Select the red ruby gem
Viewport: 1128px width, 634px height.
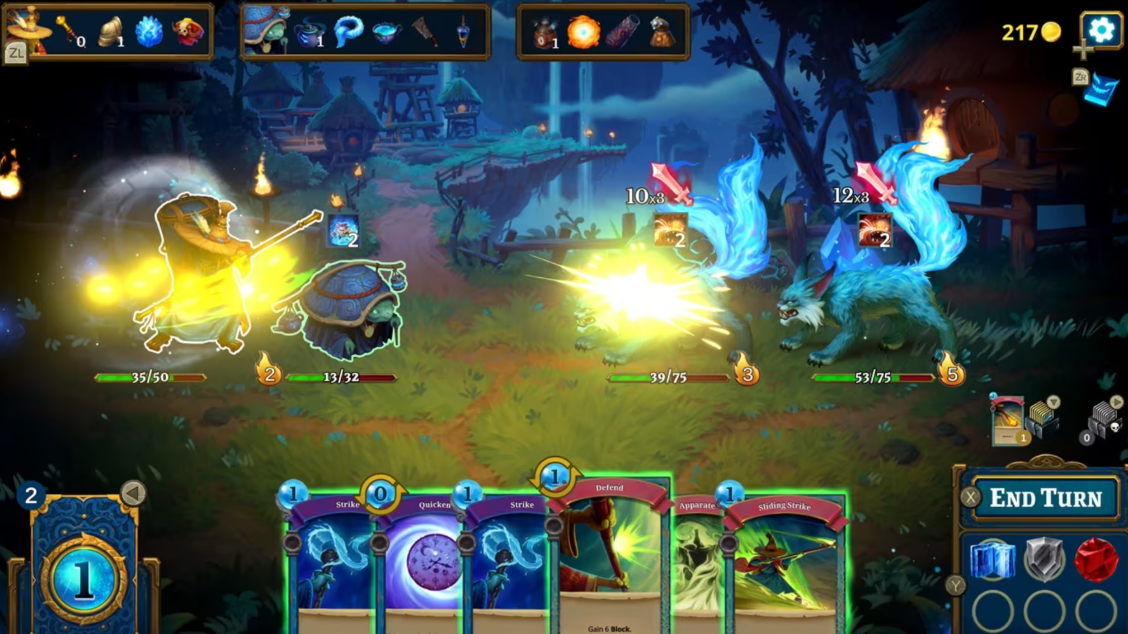click(1096, 560)
